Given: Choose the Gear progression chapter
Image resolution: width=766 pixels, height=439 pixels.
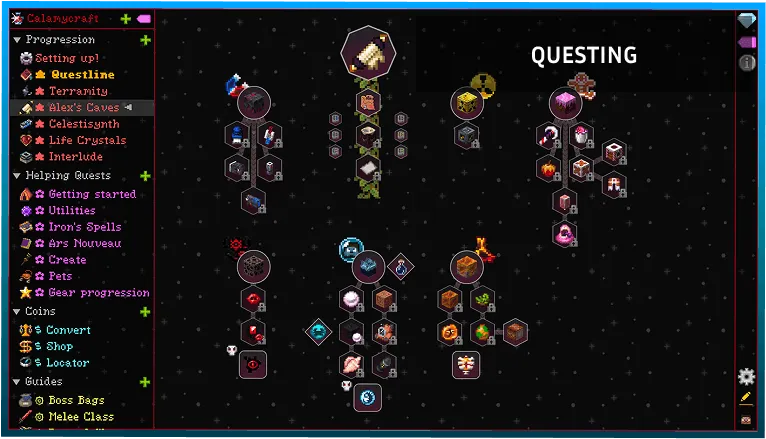Looking at the screenshot, I should (98, 293).
